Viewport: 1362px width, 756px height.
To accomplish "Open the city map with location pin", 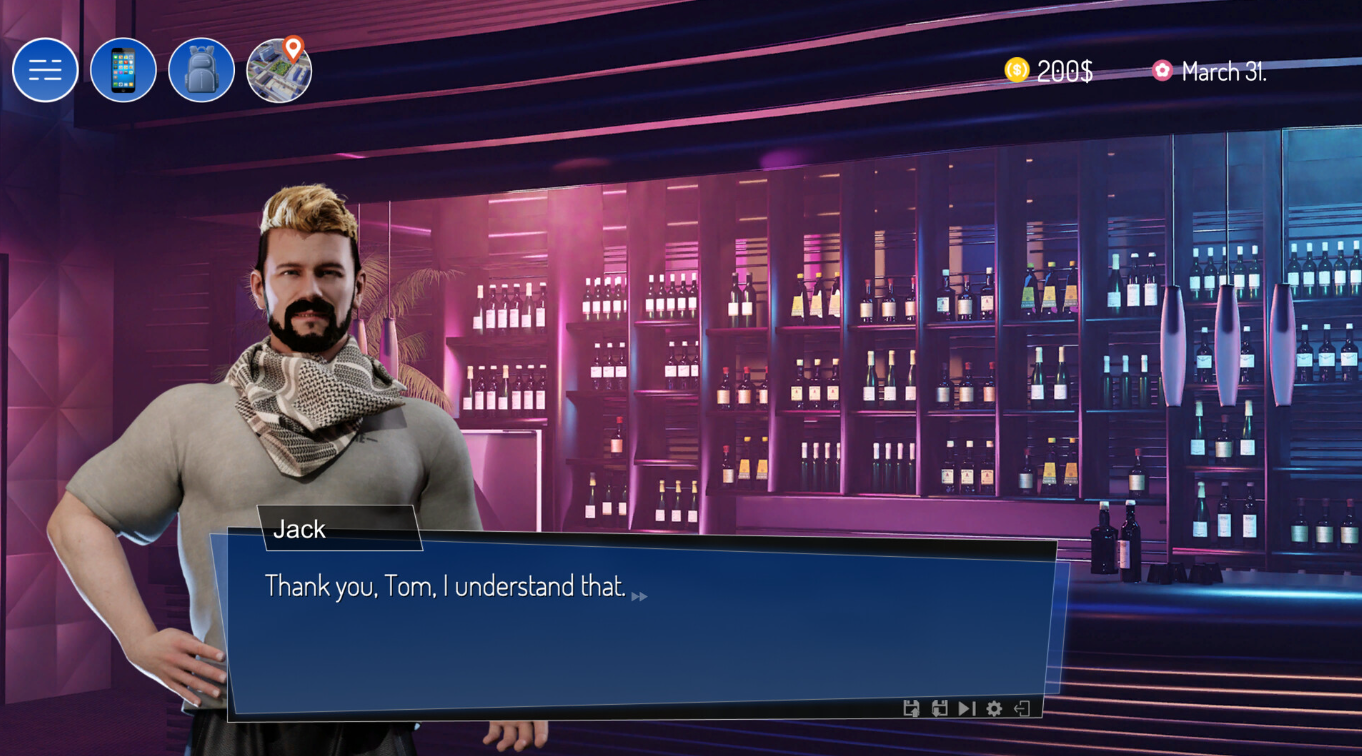I will click(279, 70).
